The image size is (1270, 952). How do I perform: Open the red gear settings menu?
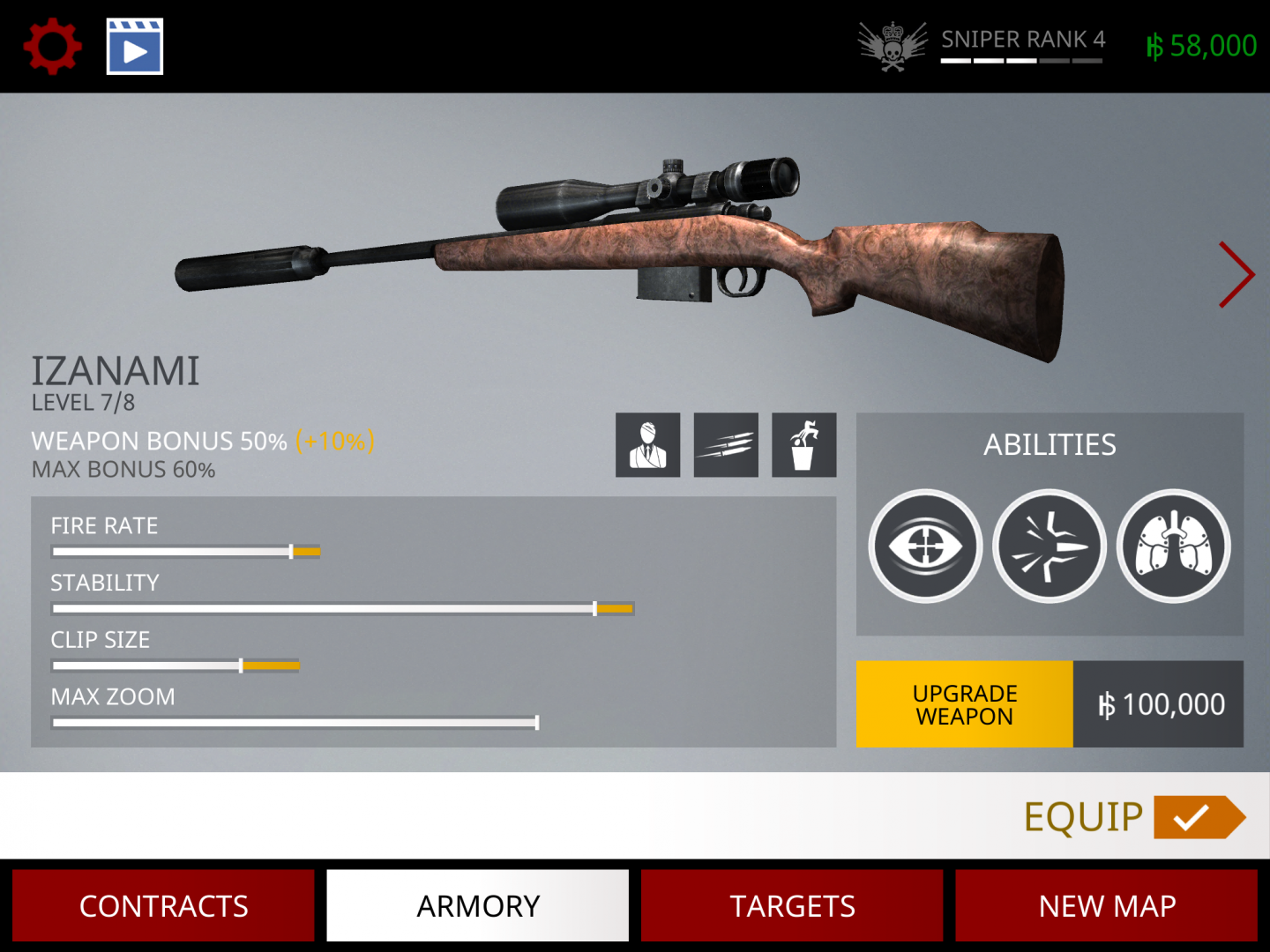[x=53, y=46]
